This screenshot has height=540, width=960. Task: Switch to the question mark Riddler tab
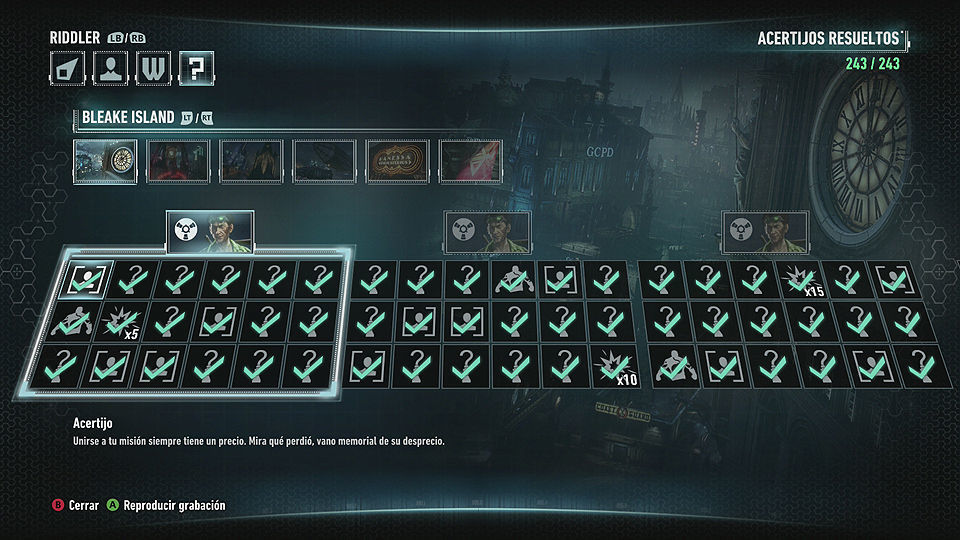pyautogui.click(x=196, y=68)
